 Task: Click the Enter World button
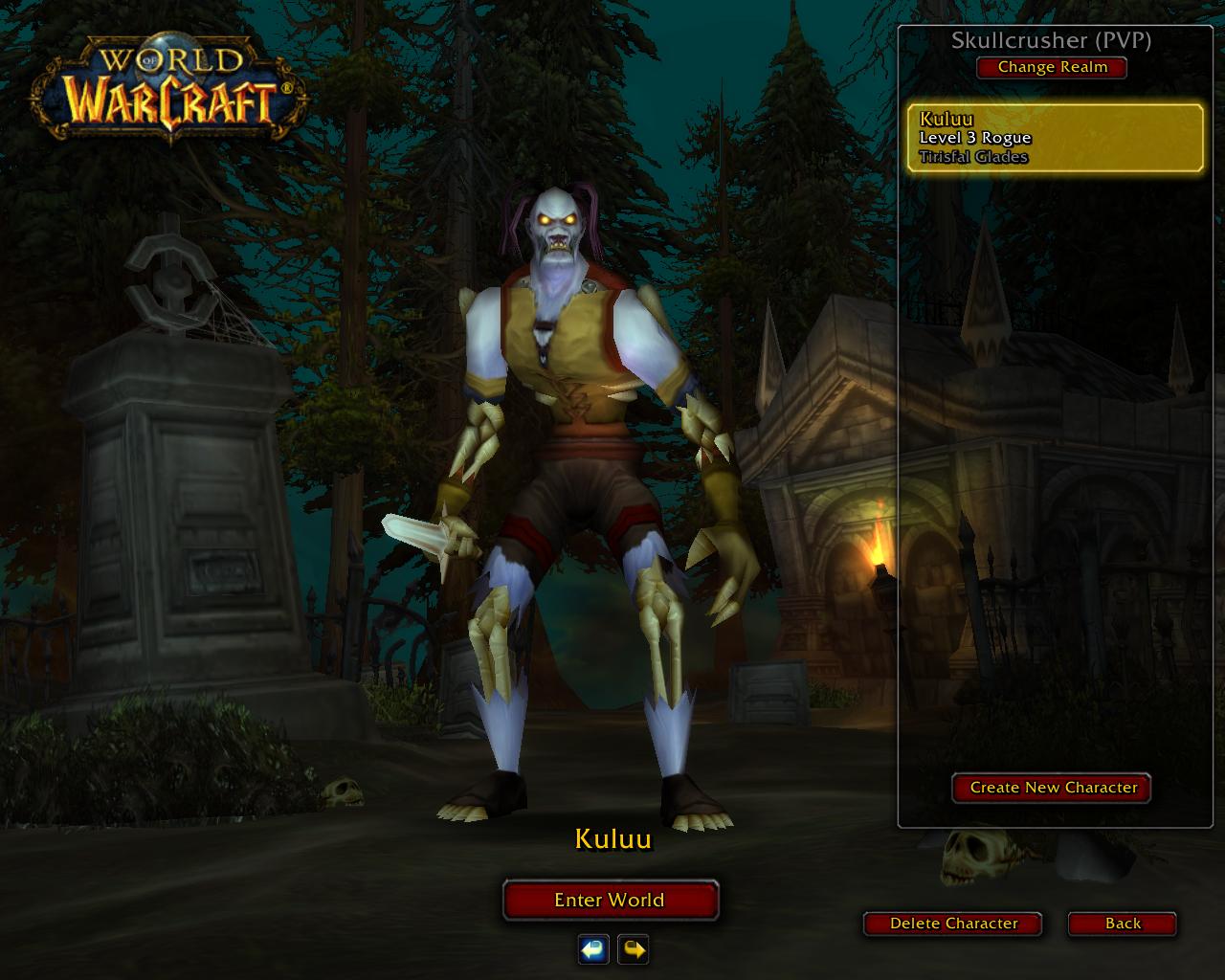coord(610,900)
